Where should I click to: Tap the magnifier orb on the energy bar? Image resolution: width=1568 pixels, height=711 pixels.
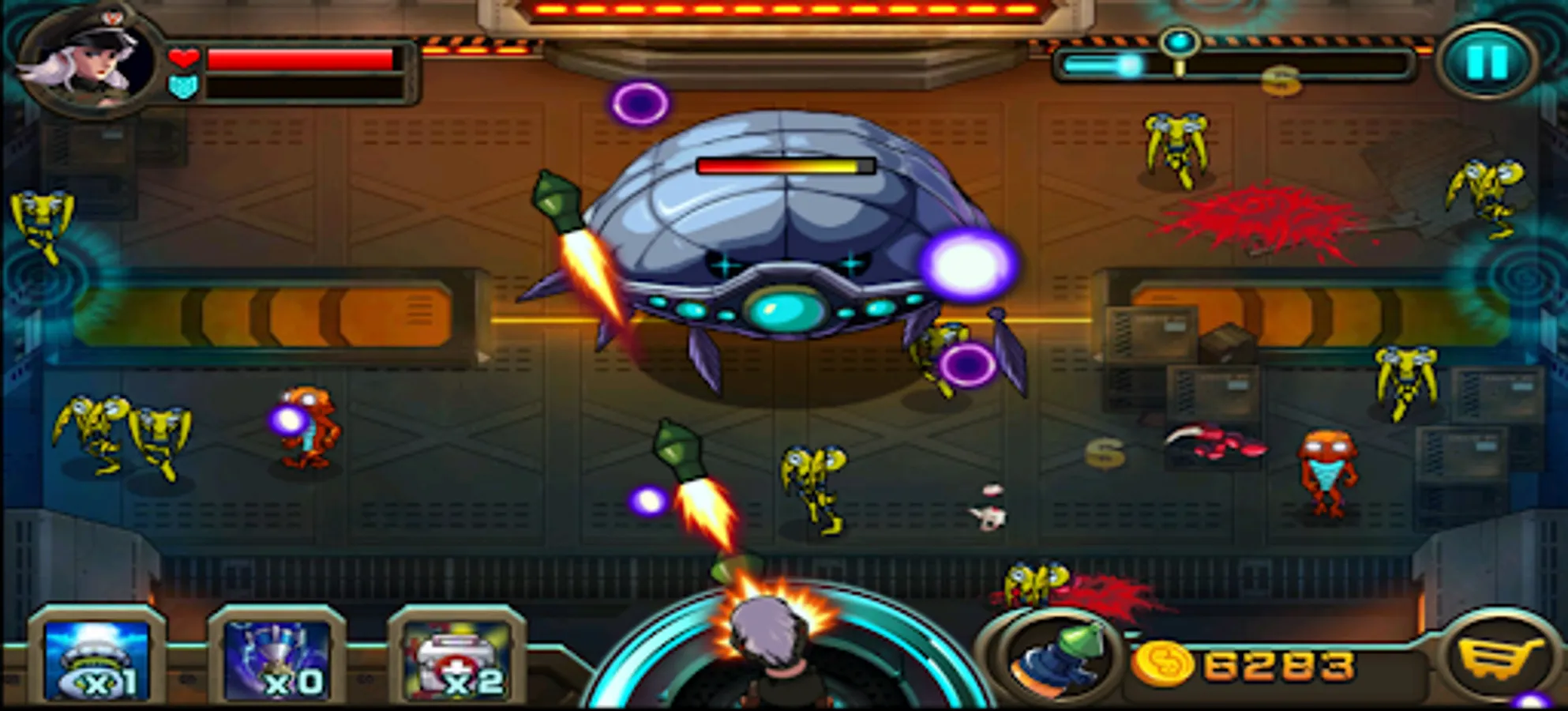point(1180,41)
